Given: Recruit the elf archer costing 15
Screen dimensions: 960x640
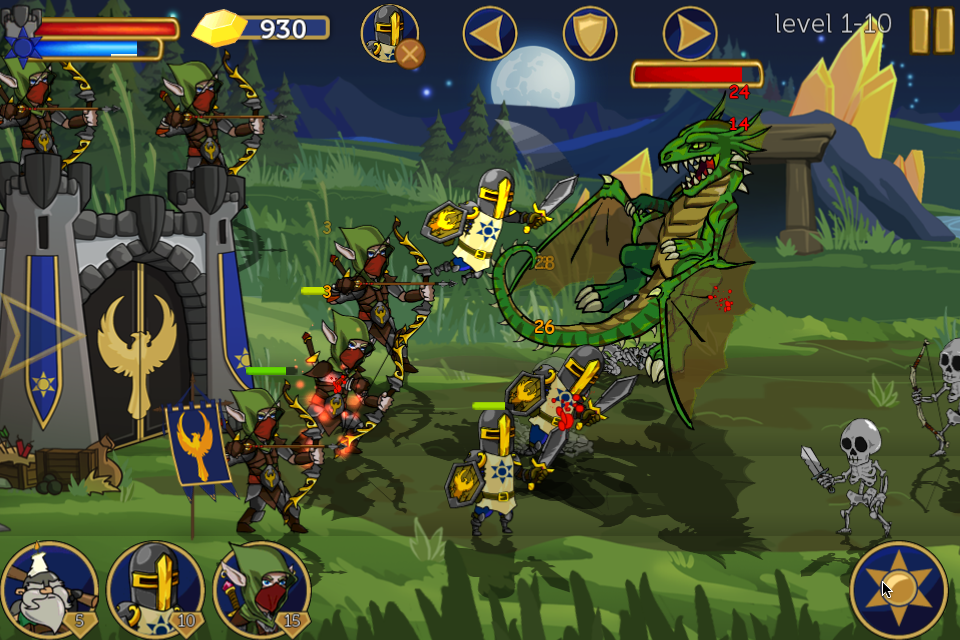Looking at the screenshot, I should point(262,590).
